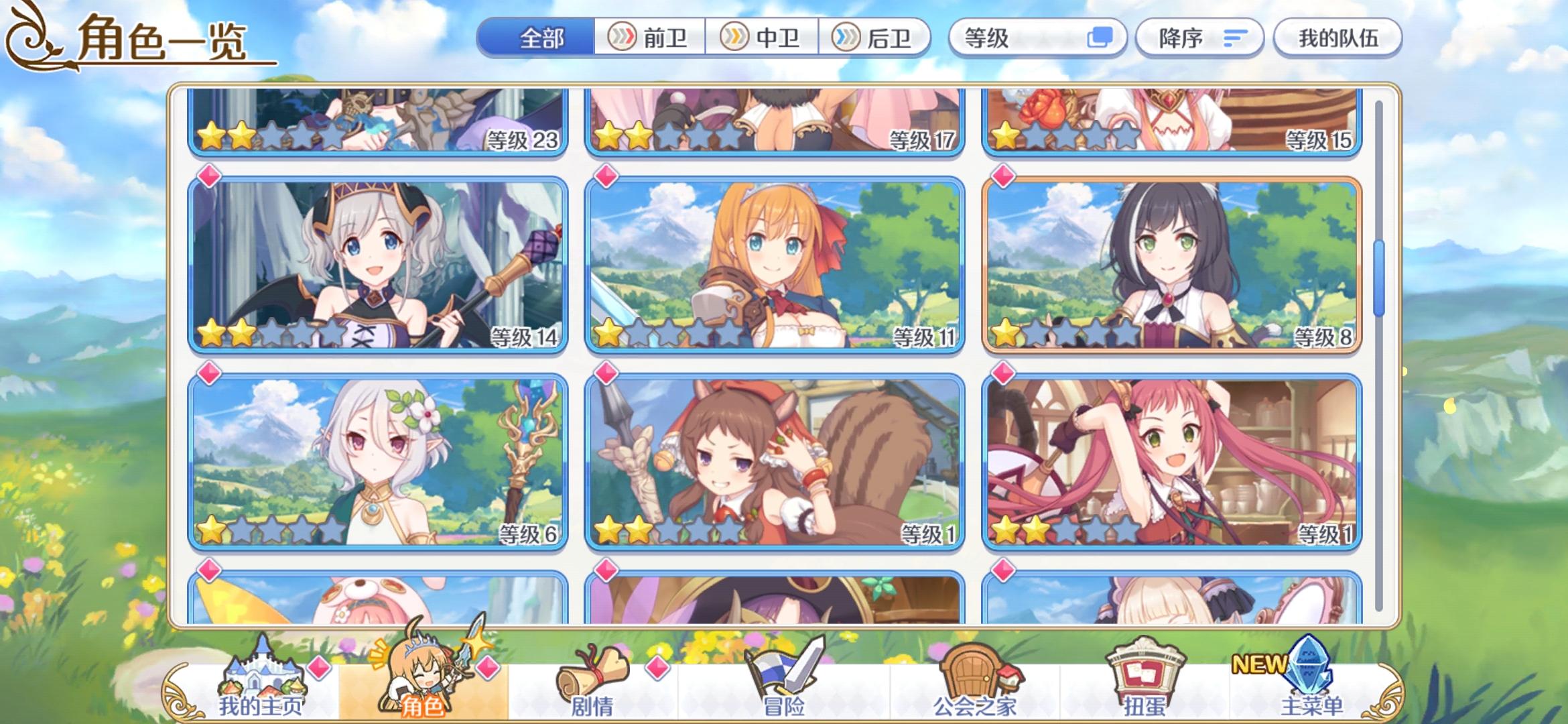The image size is (1568, 724).
Task: Click the sort copy icon beside 等级
Action: [x=1100, y=38]
